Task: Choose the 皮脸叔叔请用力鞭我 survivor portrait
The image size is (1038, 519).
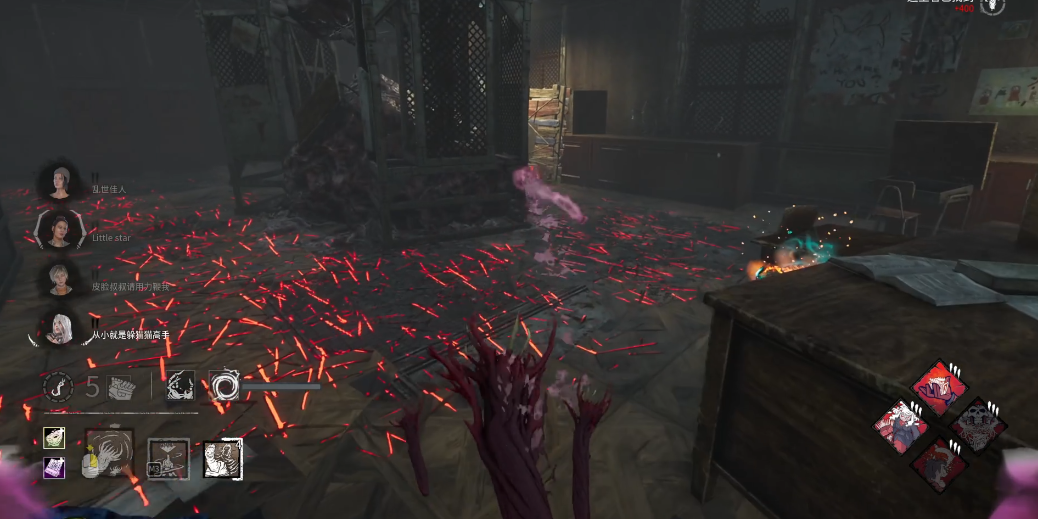Action: (59, 278)
